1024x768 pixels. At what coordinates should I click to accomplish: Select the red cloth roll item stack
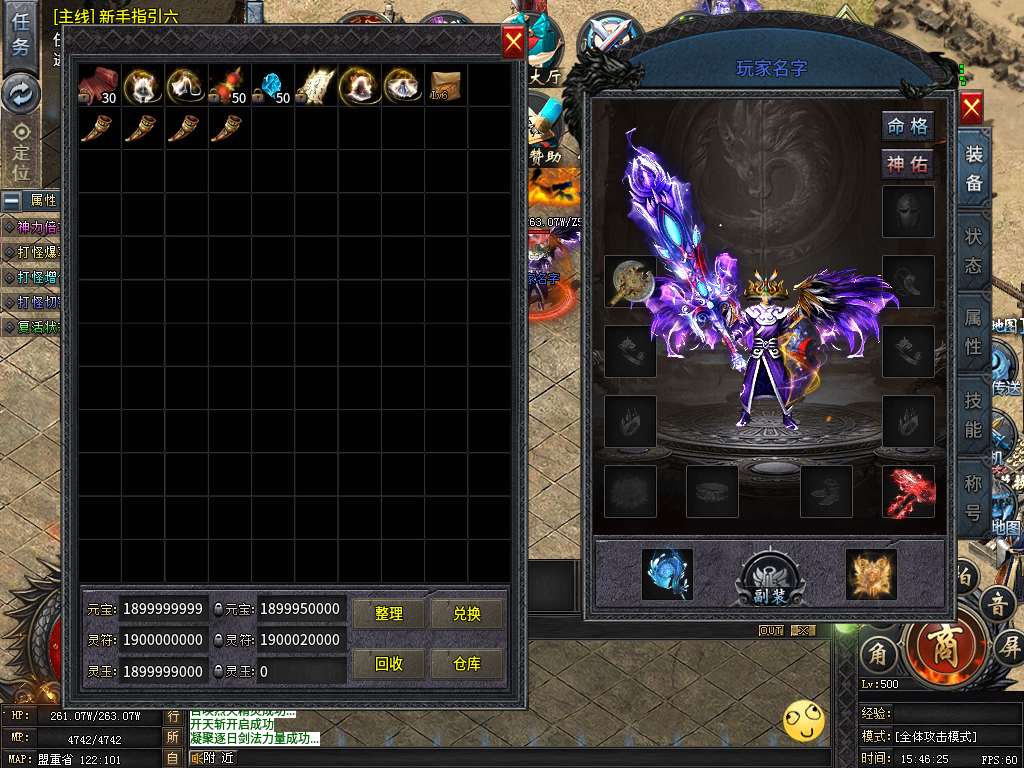pyautogui.click(x=99, y=87)
